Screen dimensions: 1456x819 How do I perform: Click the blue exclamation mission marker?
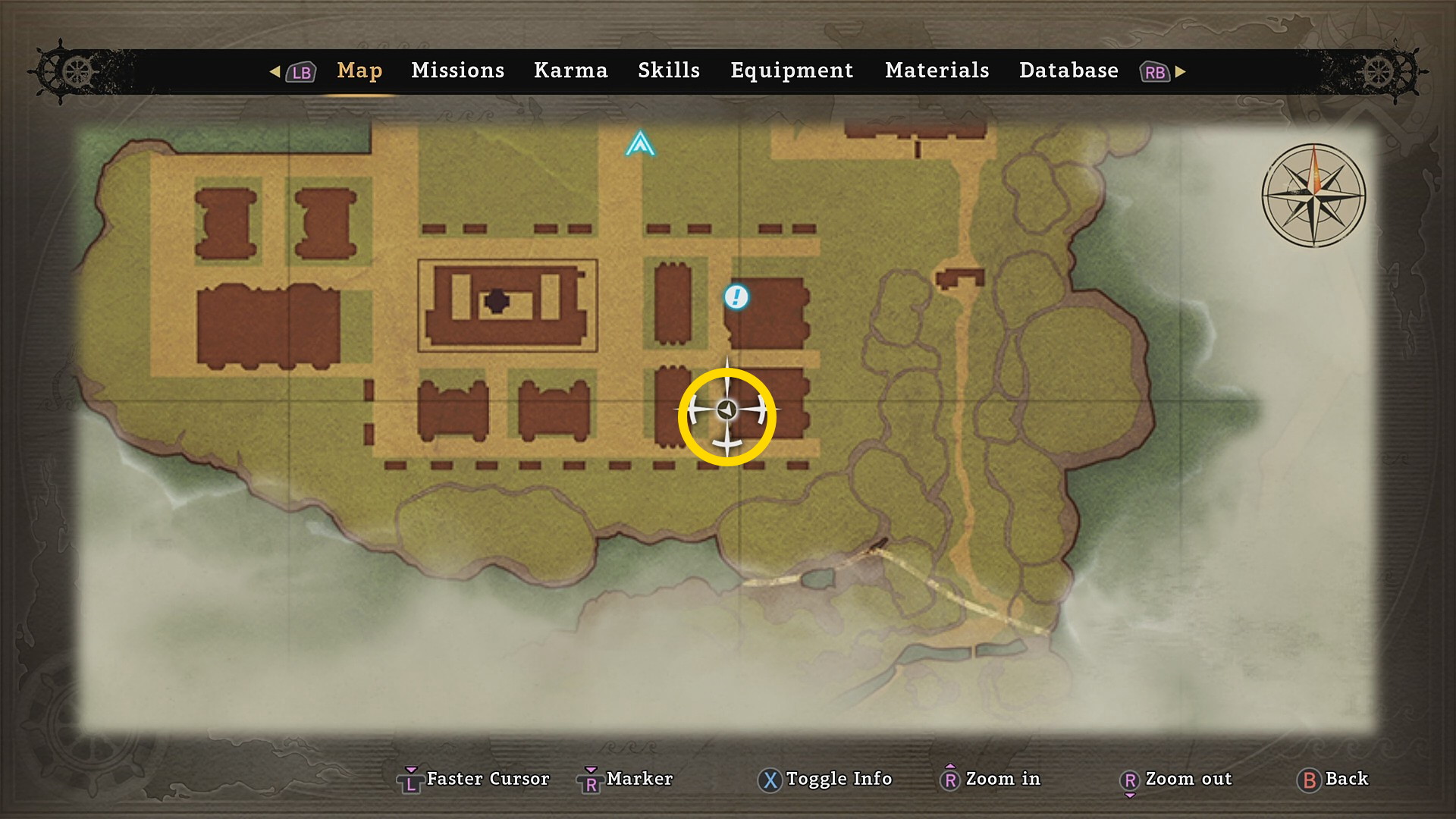point(736,297)
